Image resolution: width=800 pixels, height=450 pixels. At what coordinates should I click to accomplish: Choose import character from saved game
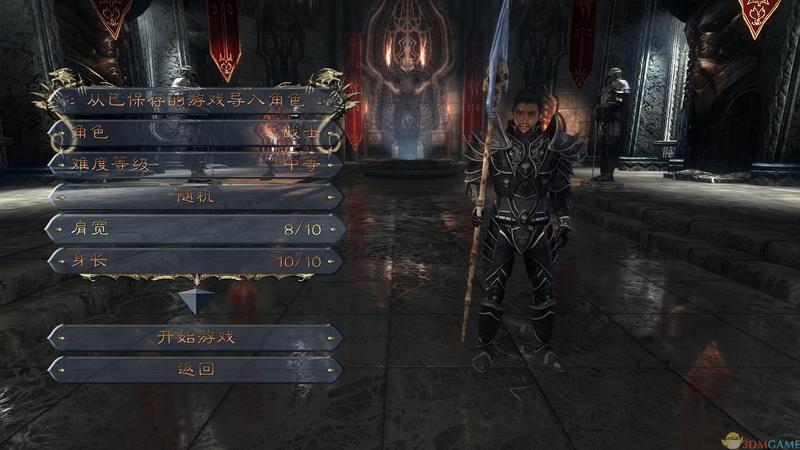(196, 100)
